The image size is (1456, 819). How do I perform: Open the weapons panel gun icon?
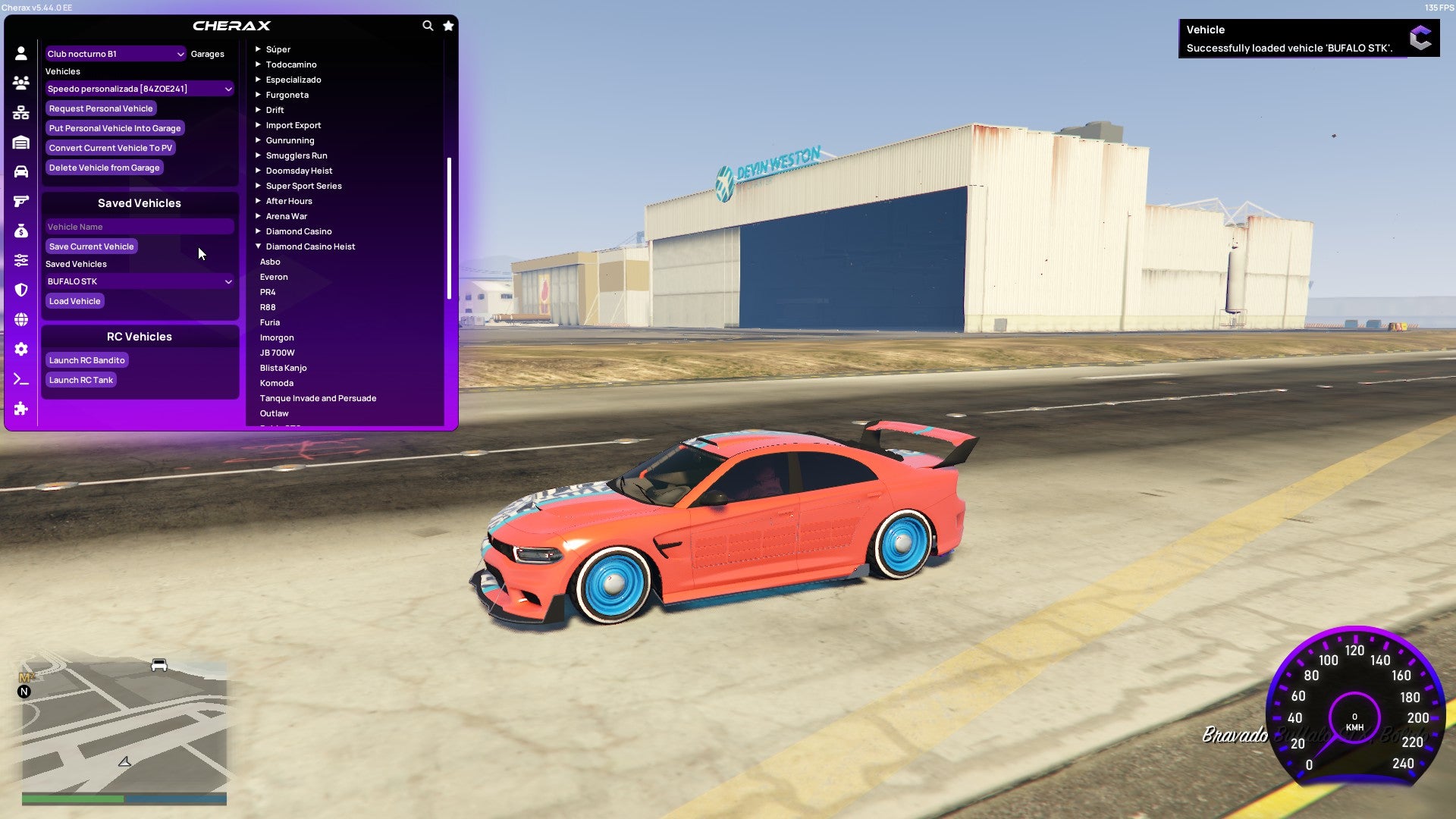pos(20,200)
